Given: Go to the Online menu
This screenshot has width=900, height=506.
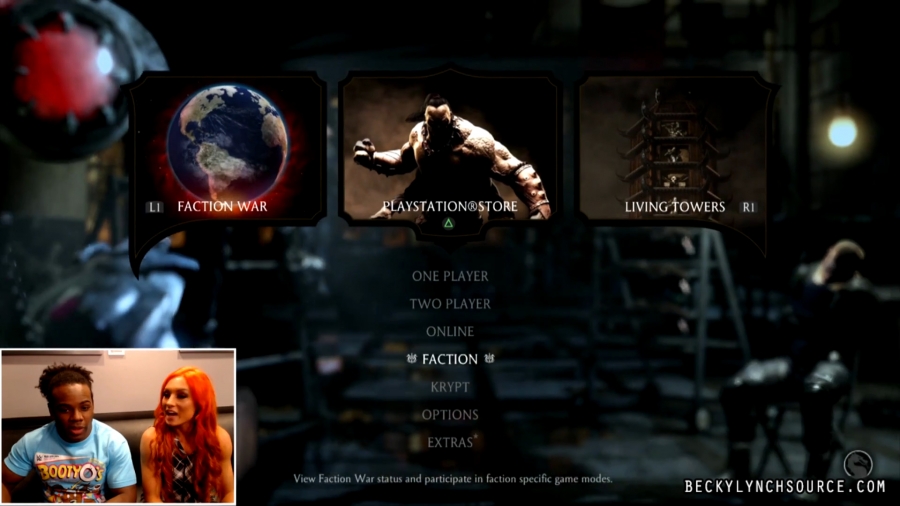Looking at the screenshot, I should (x=450, y=331).
